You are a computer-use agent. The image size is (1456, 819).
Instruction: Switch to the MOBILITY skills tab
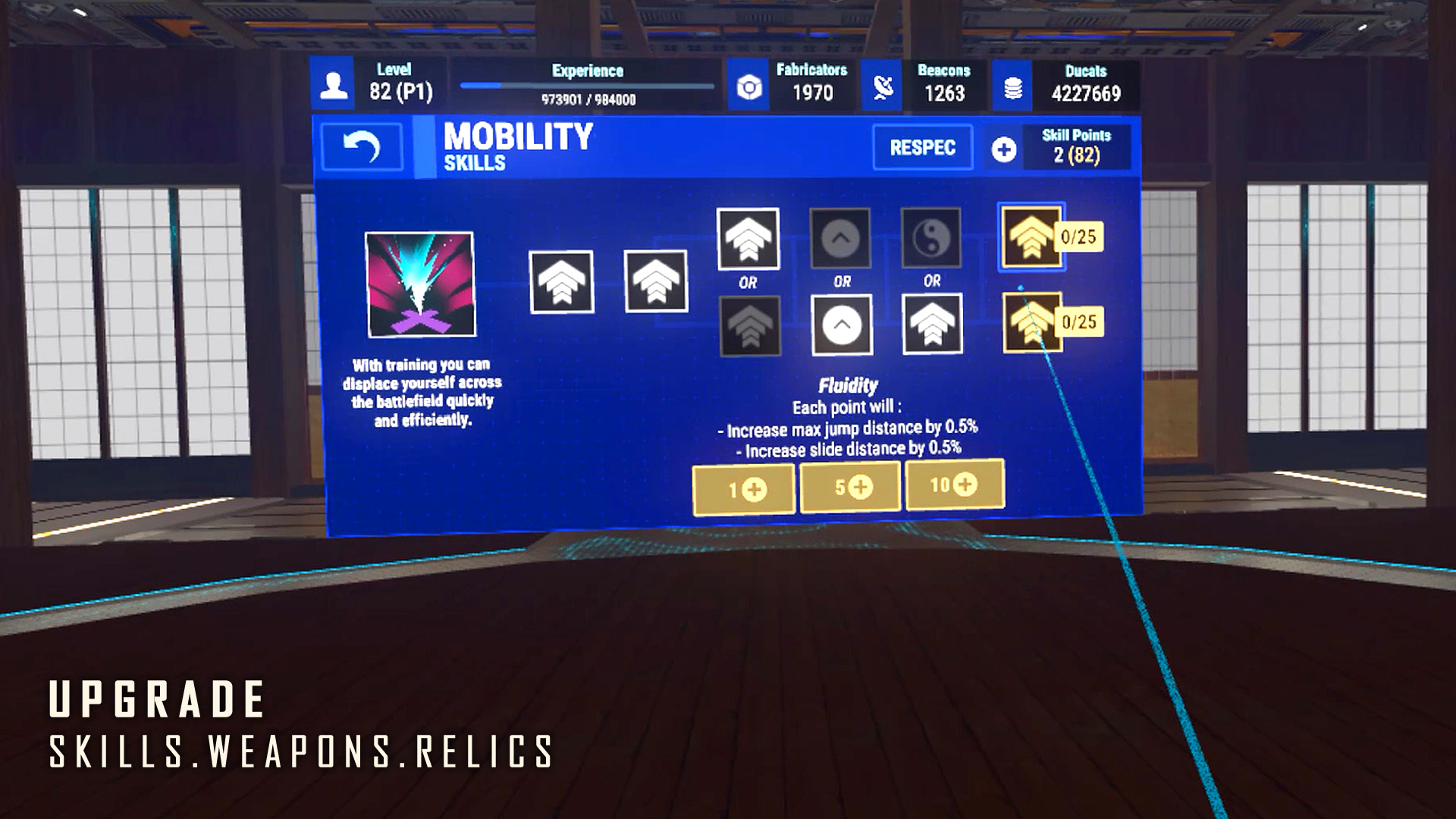click(518, 147)
